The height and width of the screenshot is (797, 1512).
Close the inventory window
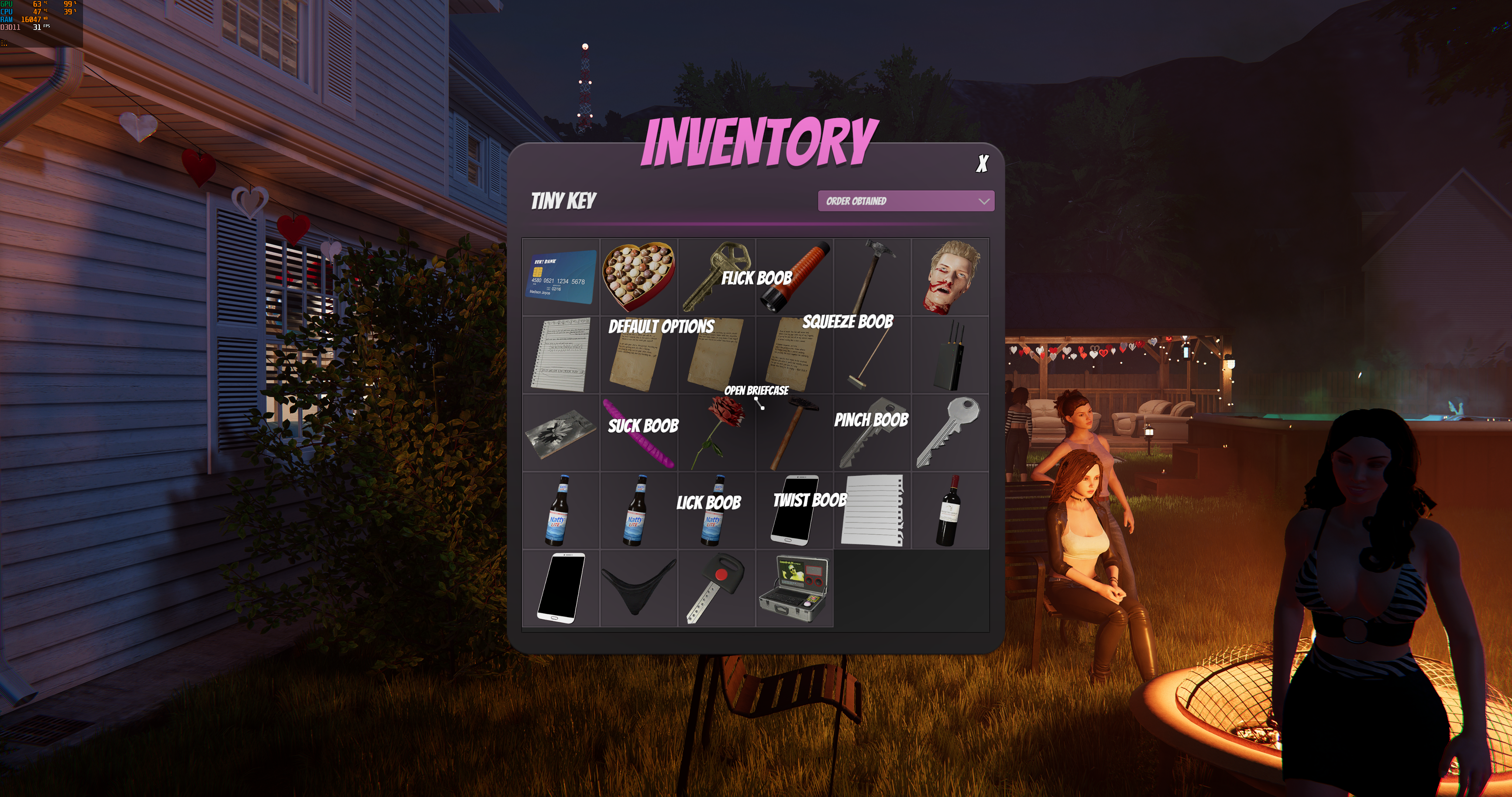[x=982, y=164]
